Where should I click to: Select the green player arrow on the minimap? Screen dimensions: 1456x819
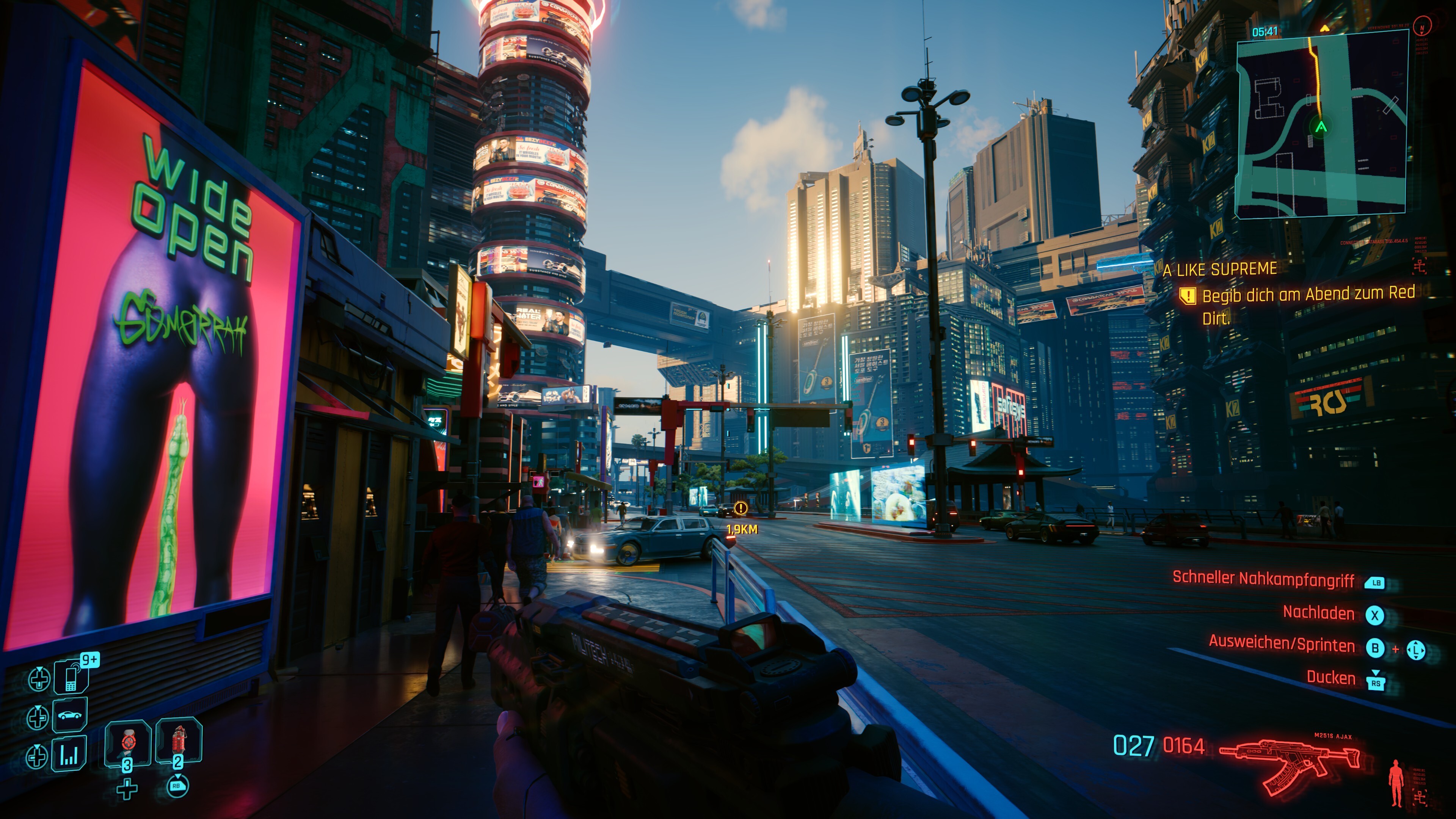(x=1321, y=127)
